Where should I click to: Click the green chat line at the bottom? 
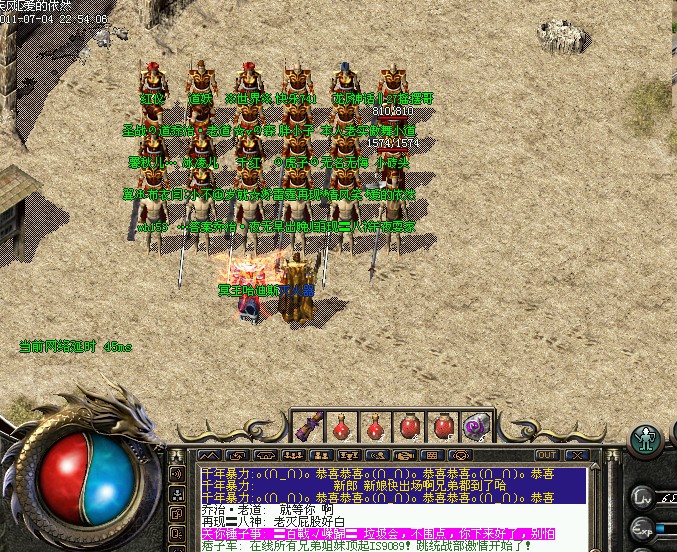tap(380, 546)
